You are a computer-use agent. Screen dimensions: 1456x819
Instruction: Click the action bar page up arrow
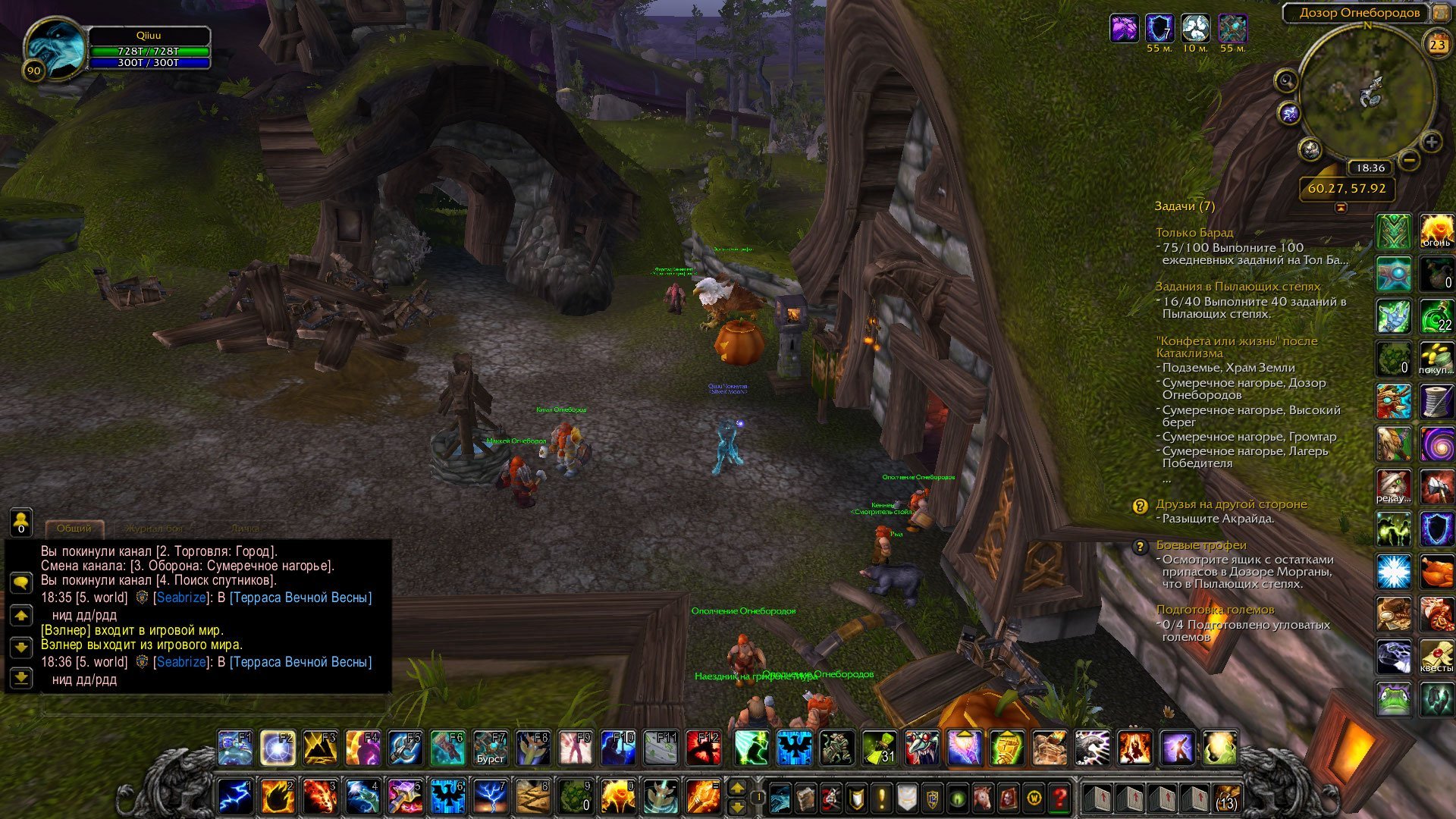[x=736, y=788]
